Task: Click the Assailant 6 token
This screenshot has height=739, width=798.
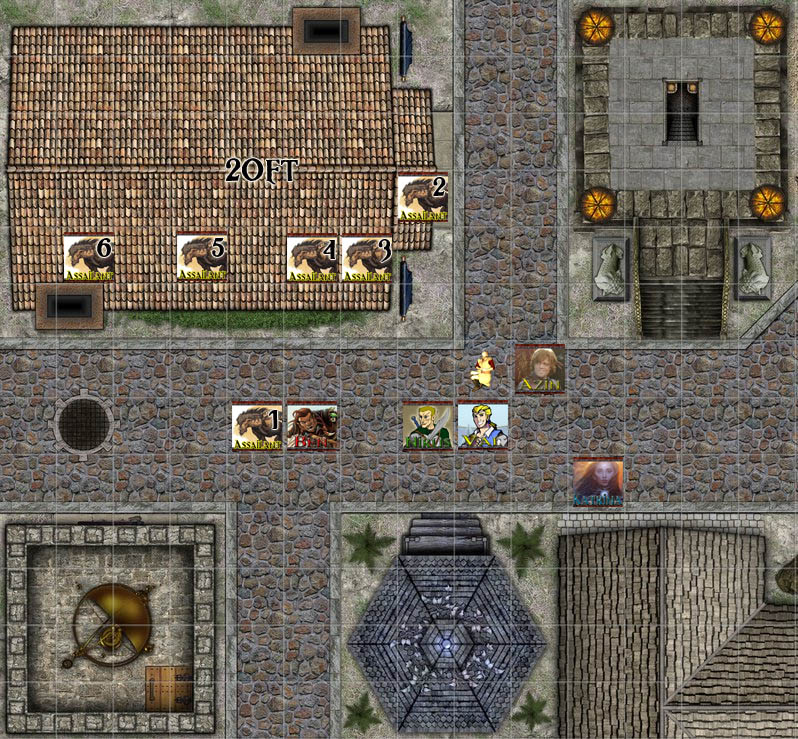Action: click(x=89, y=257)
